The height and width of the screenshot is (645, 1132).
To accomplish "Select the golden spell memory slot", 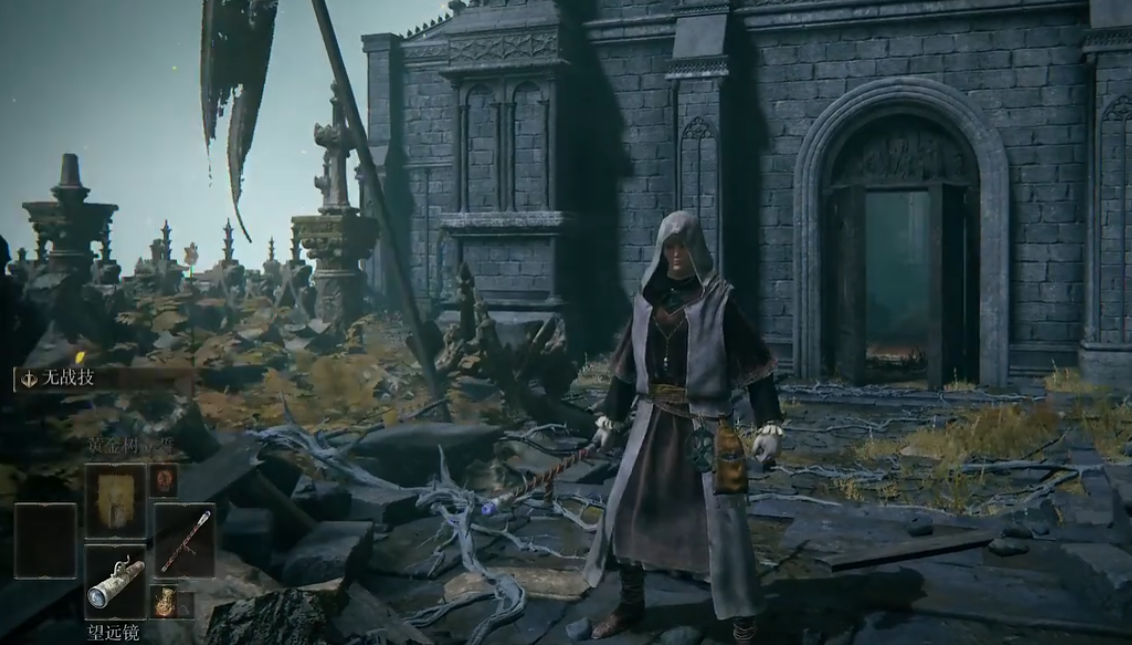I will pyautogui.click(x=115, y=500).
